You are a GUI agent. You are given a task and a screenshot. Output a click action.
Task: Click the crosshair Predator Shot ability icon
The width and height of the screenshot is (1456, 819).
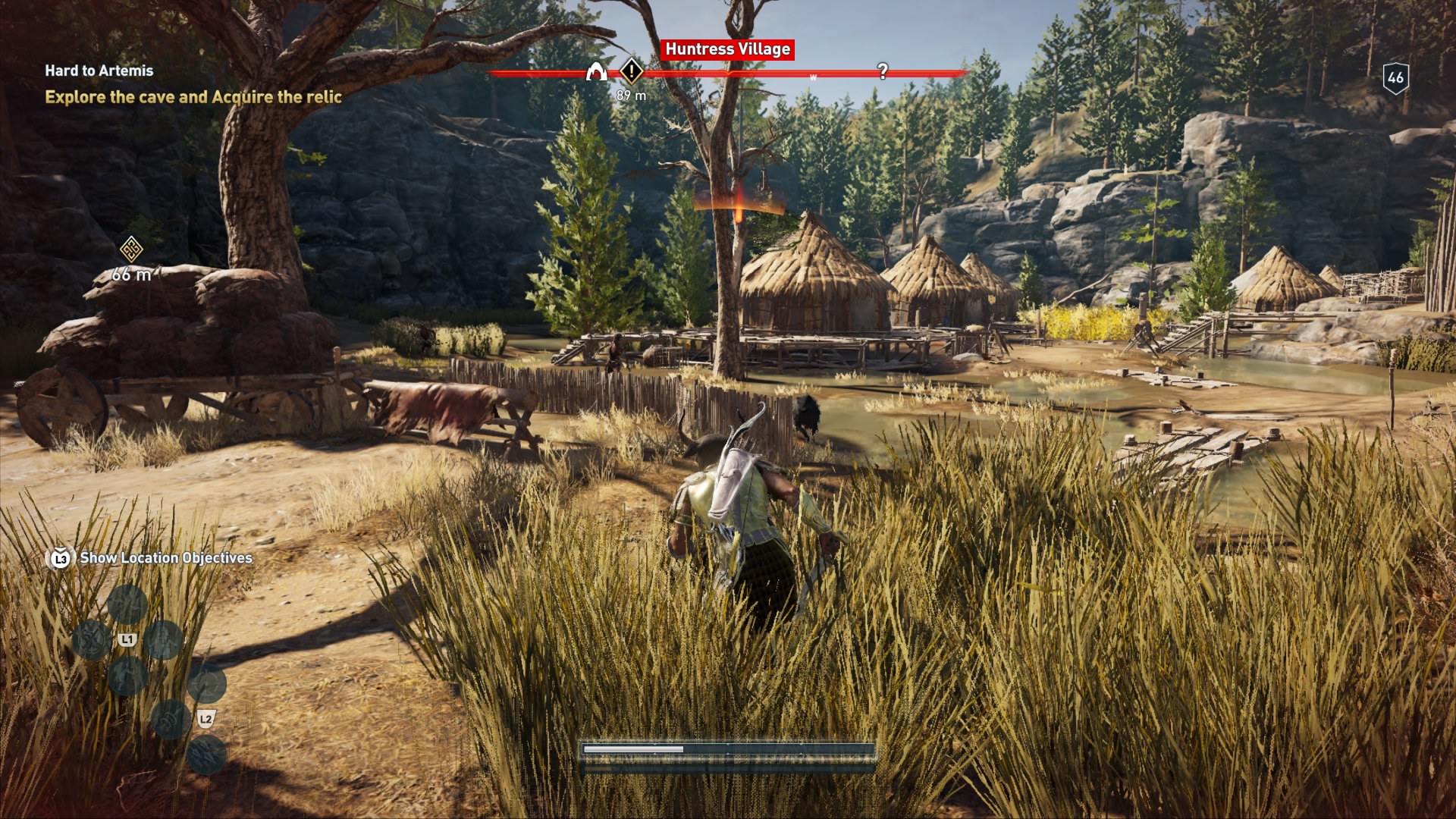(206, 684)
